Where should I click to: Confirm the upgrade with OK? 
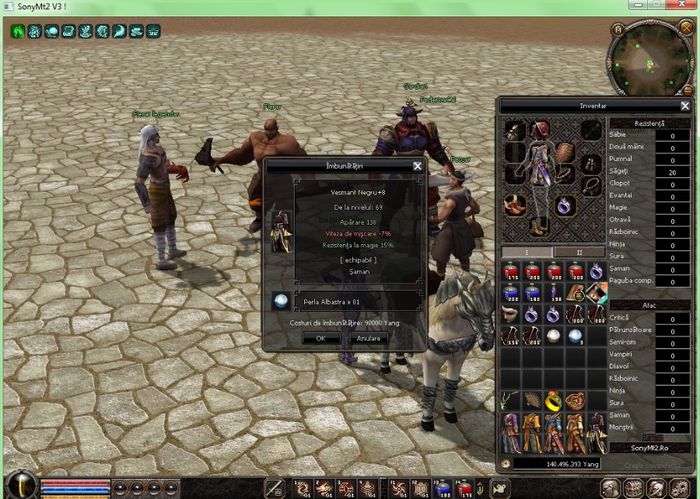321,338
